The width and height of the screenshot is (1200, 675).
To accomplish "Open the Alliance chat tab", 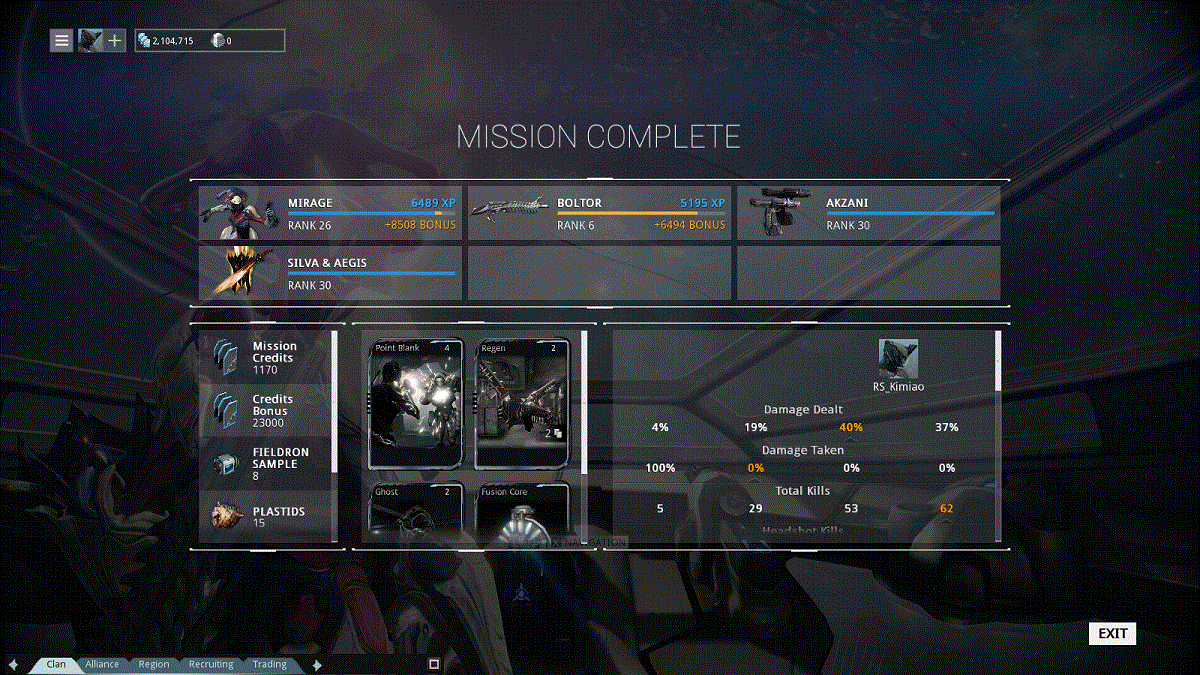I will tap(102, 664).
